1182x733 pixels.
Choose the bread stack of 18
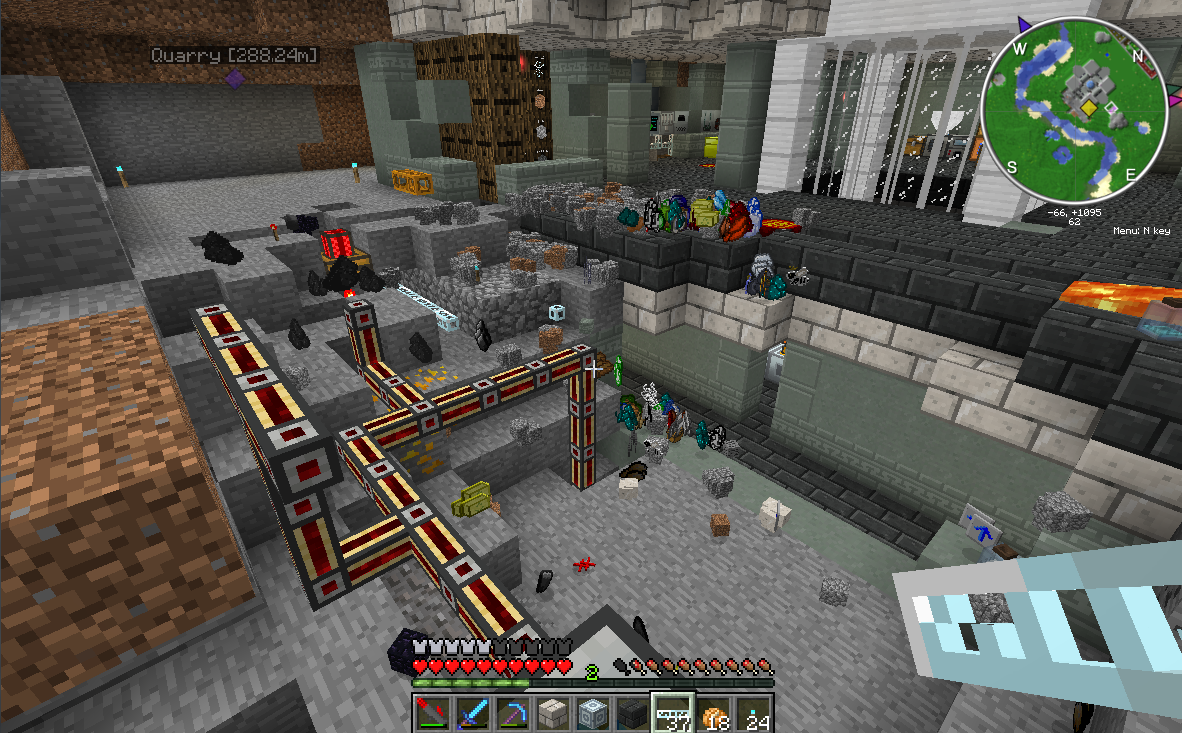pos(712,713)
